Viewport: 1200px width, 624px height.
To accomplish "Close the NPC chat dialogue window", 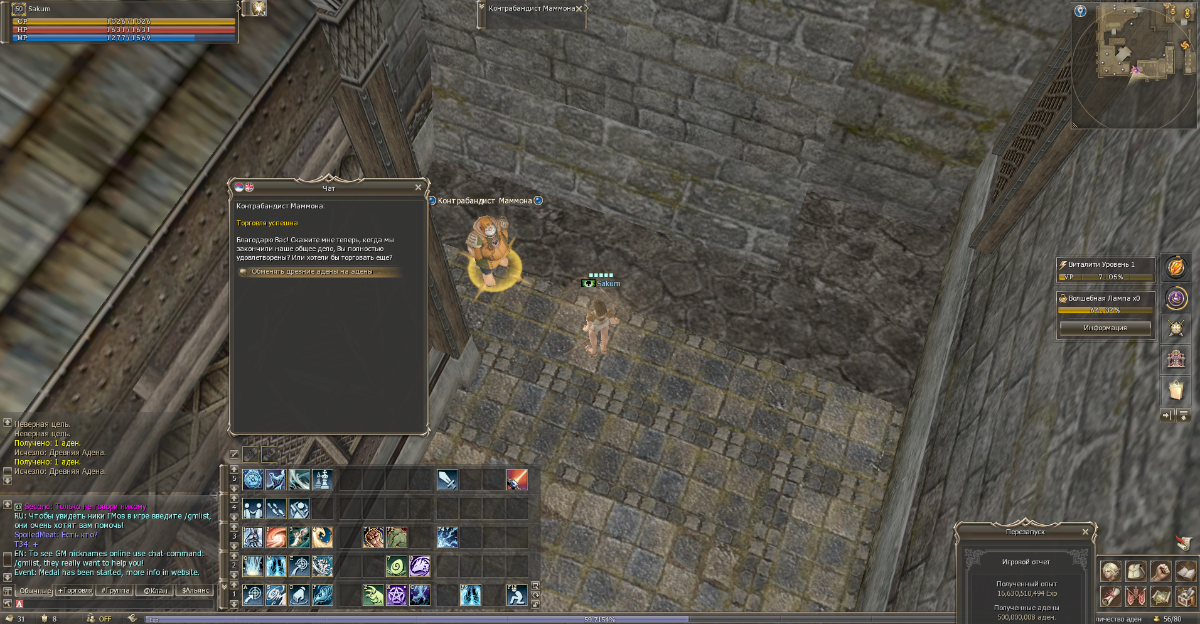I will click(418, 187).
